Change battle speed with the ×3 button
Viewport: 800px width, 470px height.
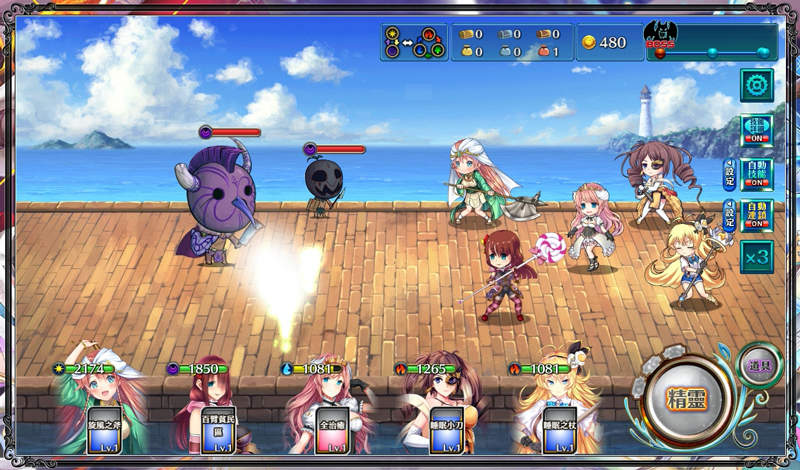756,257
